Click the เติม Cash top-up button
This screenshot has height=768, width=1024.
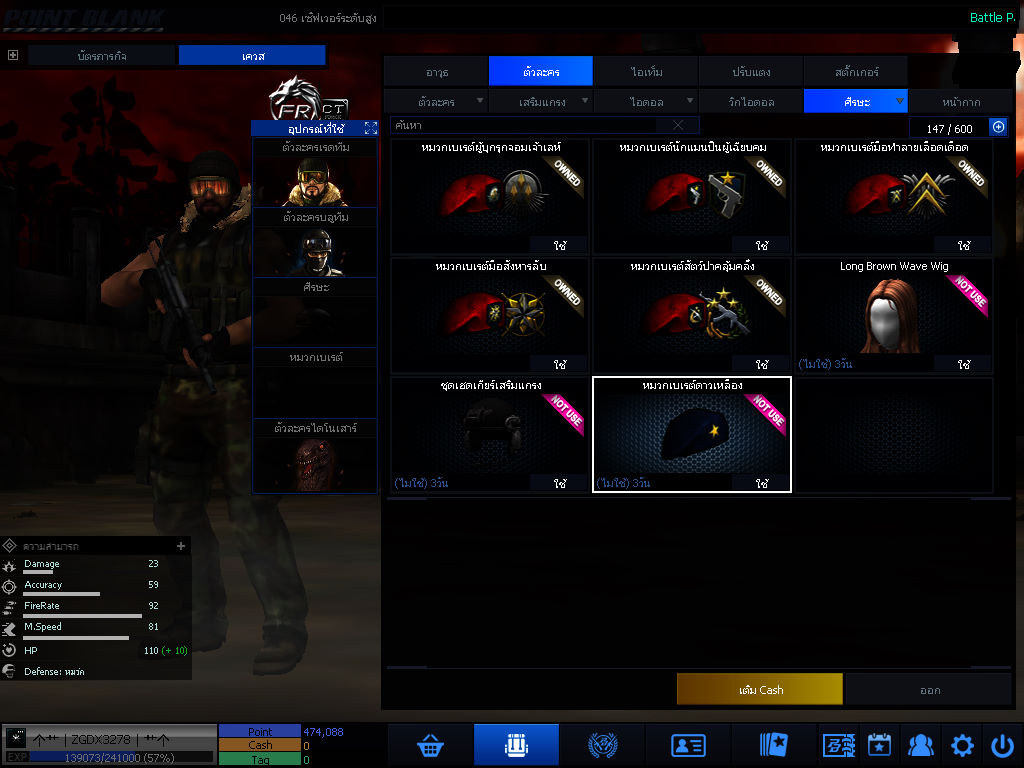click(x=760, y=689)
